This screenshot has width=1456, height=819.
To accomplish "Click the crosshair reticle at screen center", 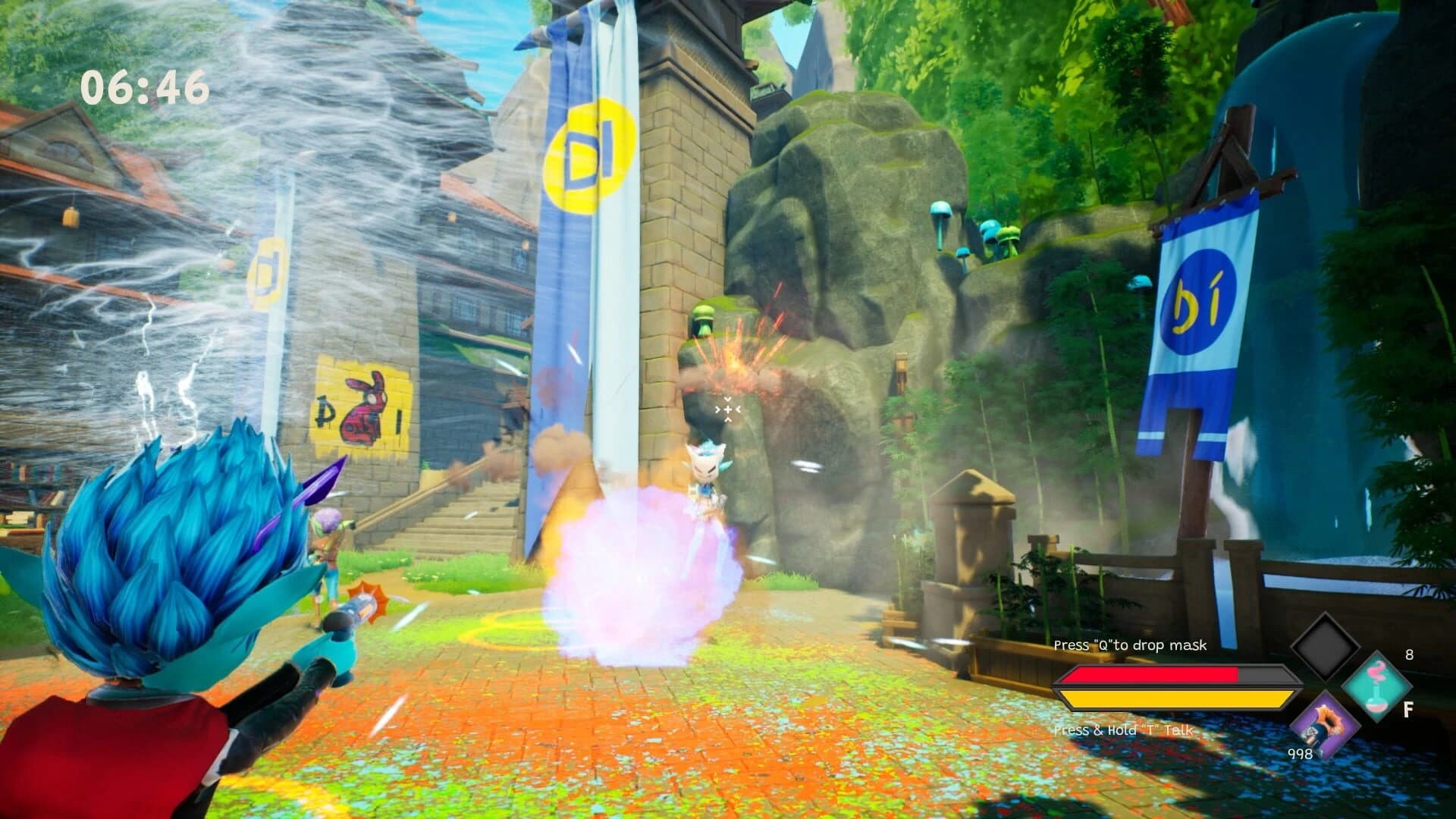I will click(726, 409).
